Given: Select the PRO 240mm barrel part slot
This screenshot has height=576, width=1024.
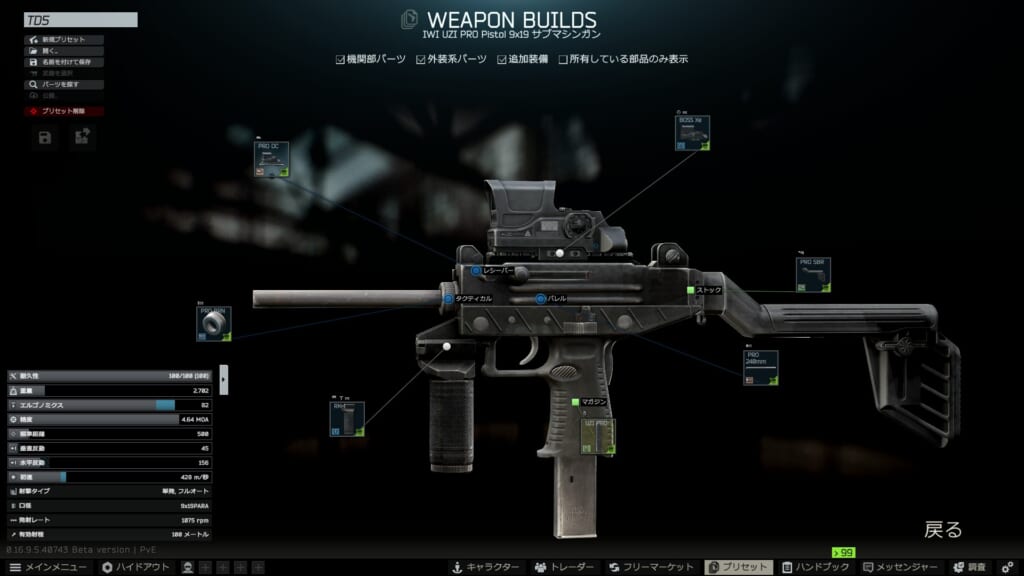Looking at the screenshot, I should 760,368.
